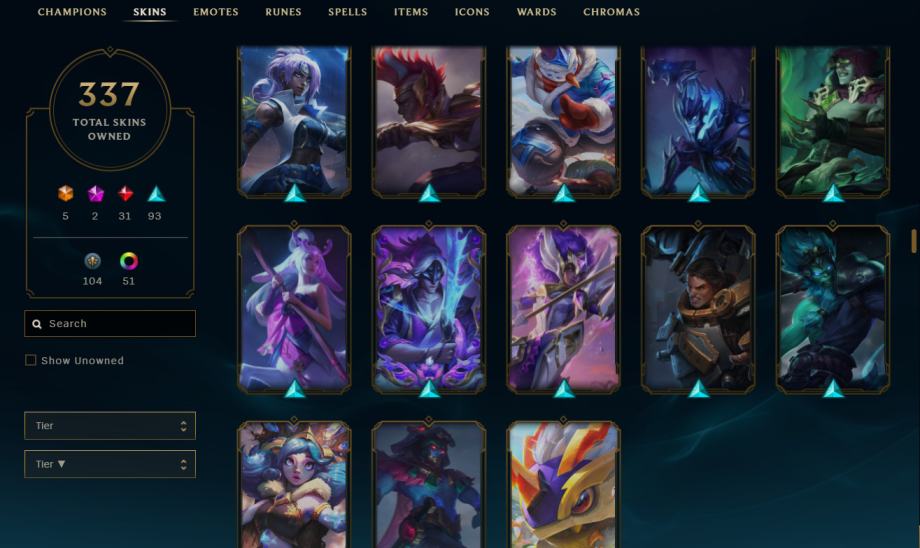Toggle the Show Unowned checkbox

tap(31, 360)
